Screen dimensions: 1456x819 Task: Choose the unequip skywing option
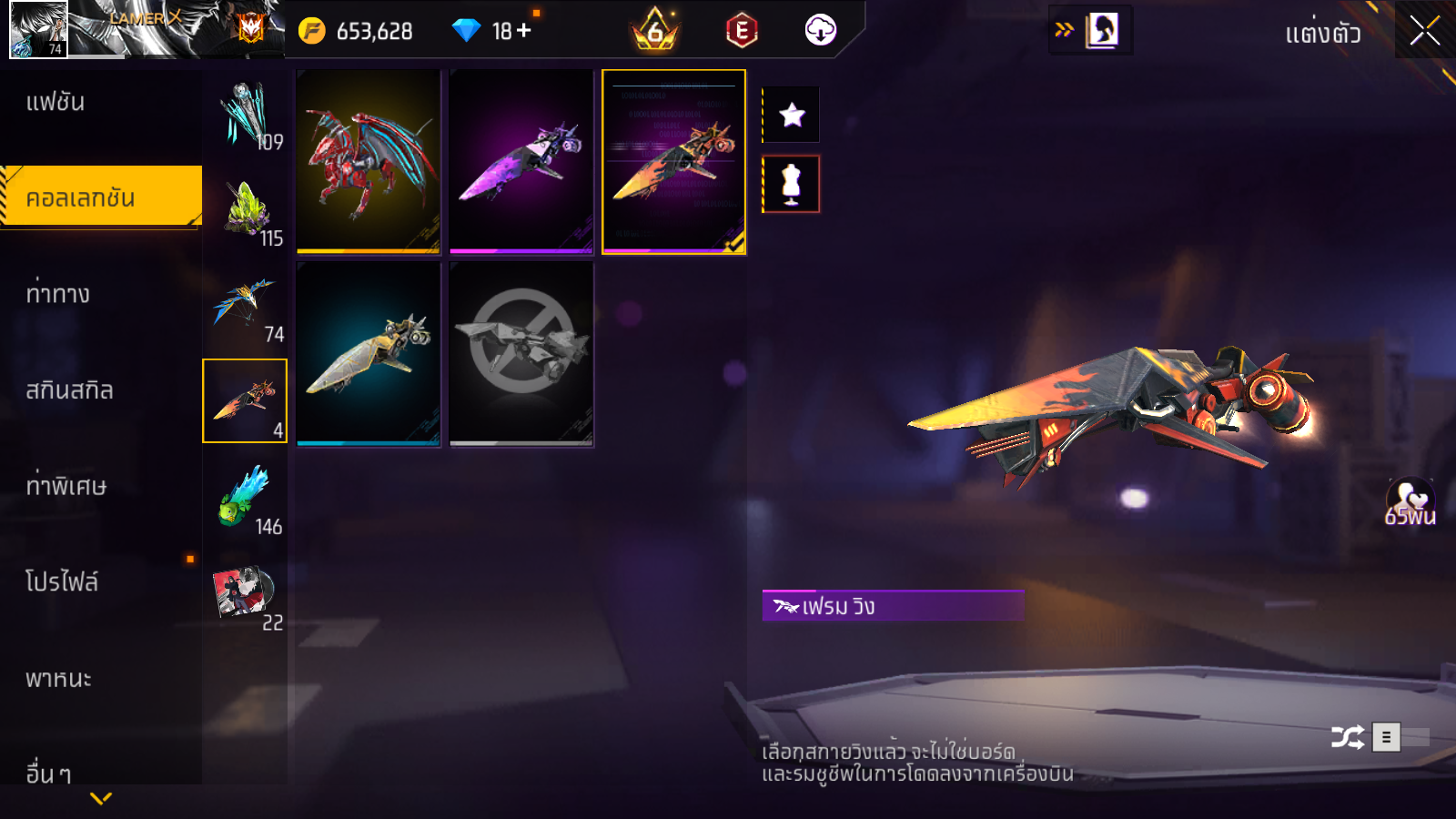pyautogui.click(x=521, y=354)
